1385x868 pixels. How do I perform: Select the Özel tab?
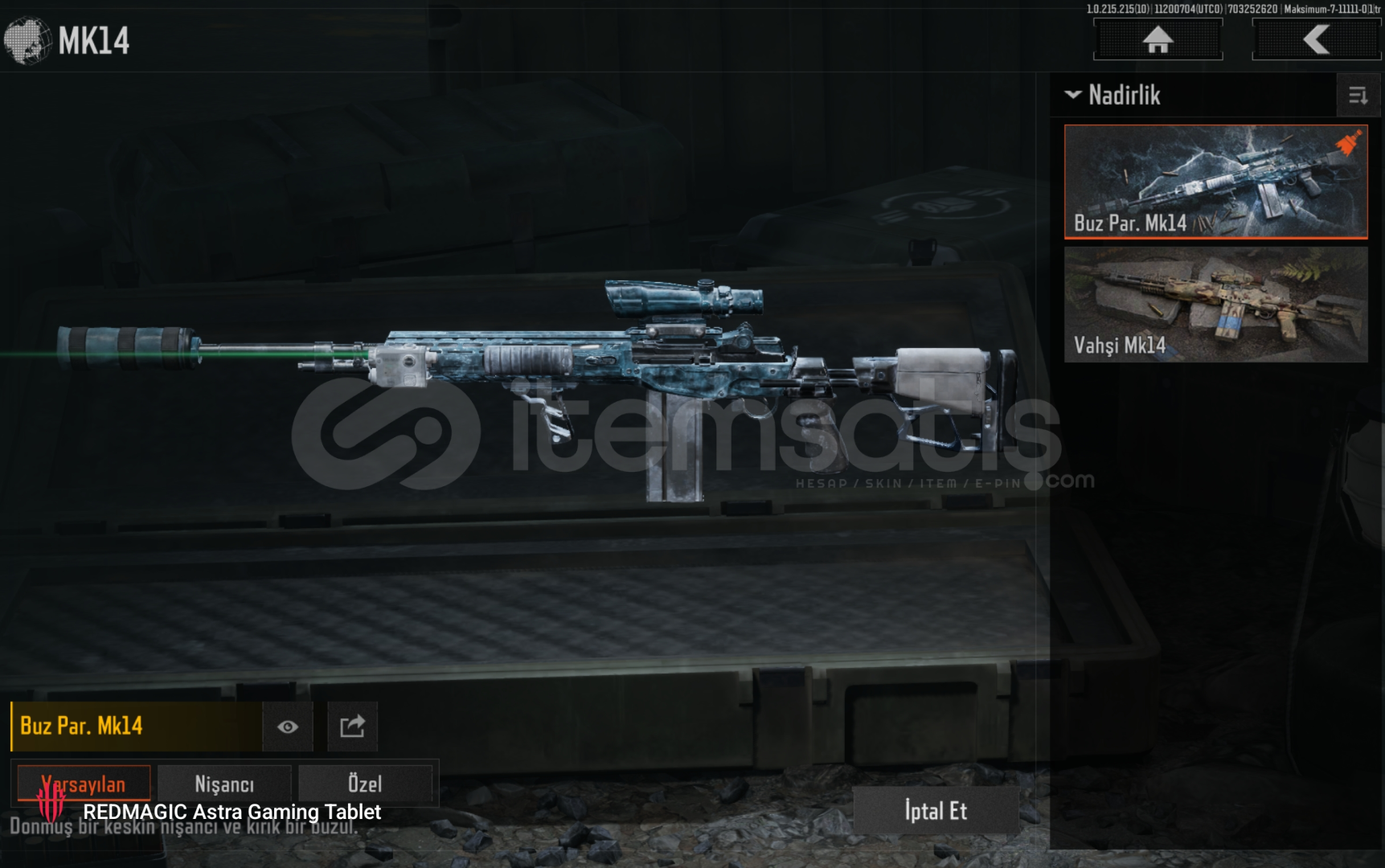365,784
